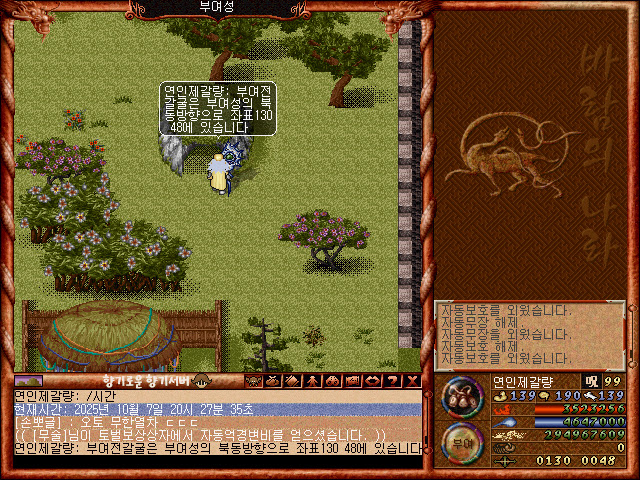The image size is (640, 480).
Task: Click the small thumbnail left of server name
Action: (x=28, y=381)
